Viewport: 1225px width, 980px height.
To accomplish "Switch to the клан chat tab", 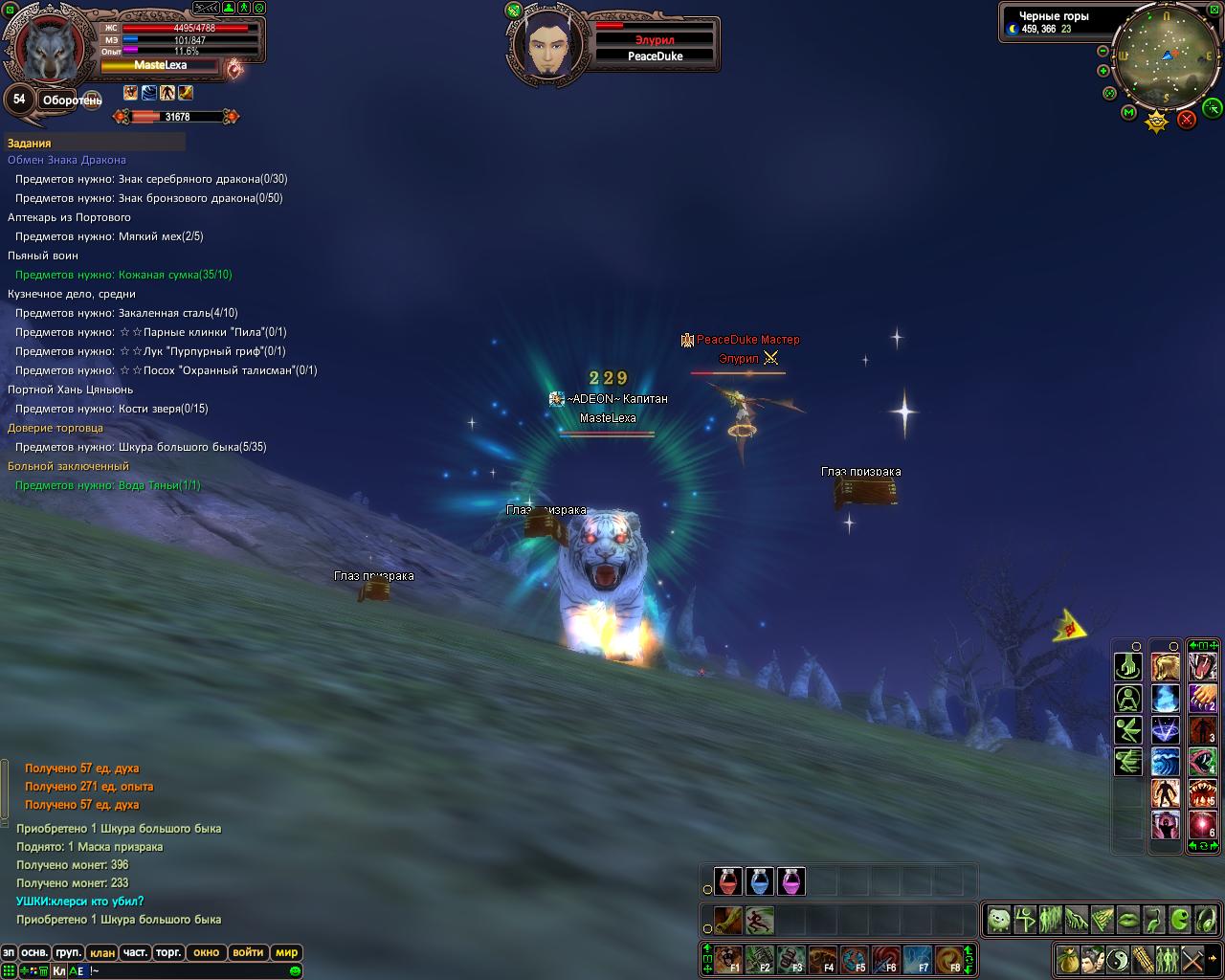I will (x=101, y=952).
